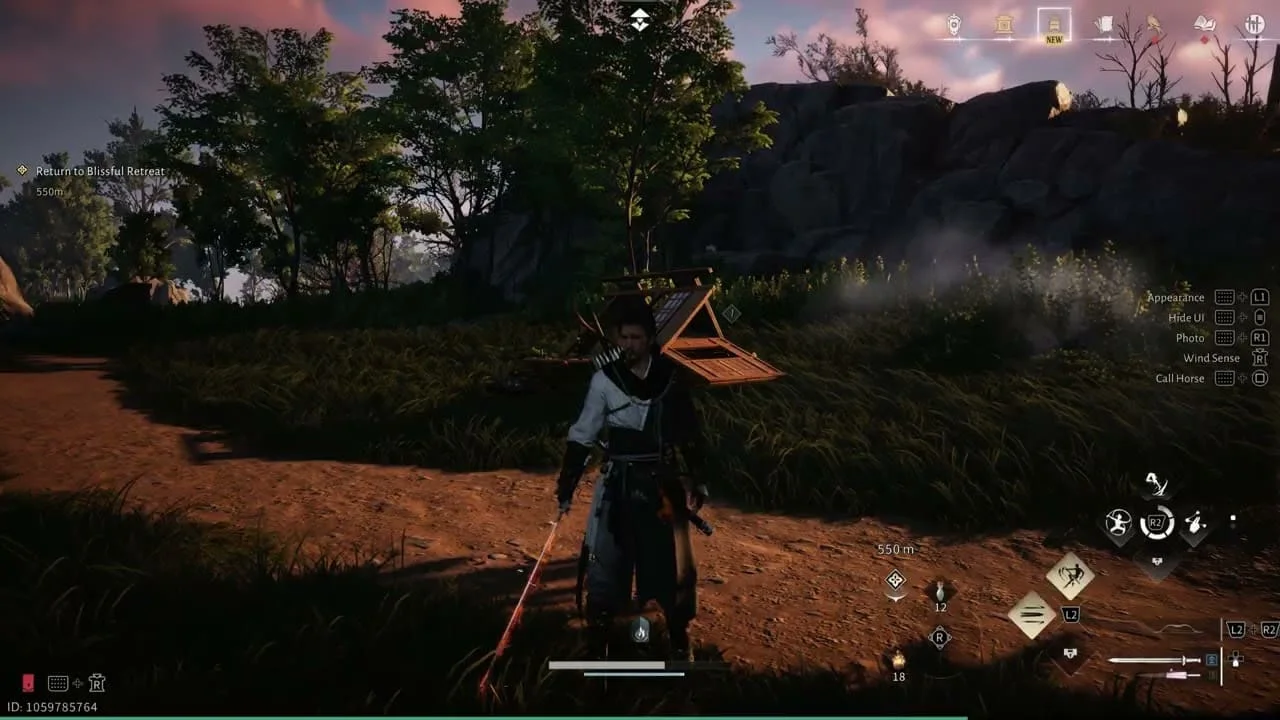The width and height of the screenshot is (1280, 720).
Task: Expand the double-chevron marker at top center
Action: coord(640,19)
